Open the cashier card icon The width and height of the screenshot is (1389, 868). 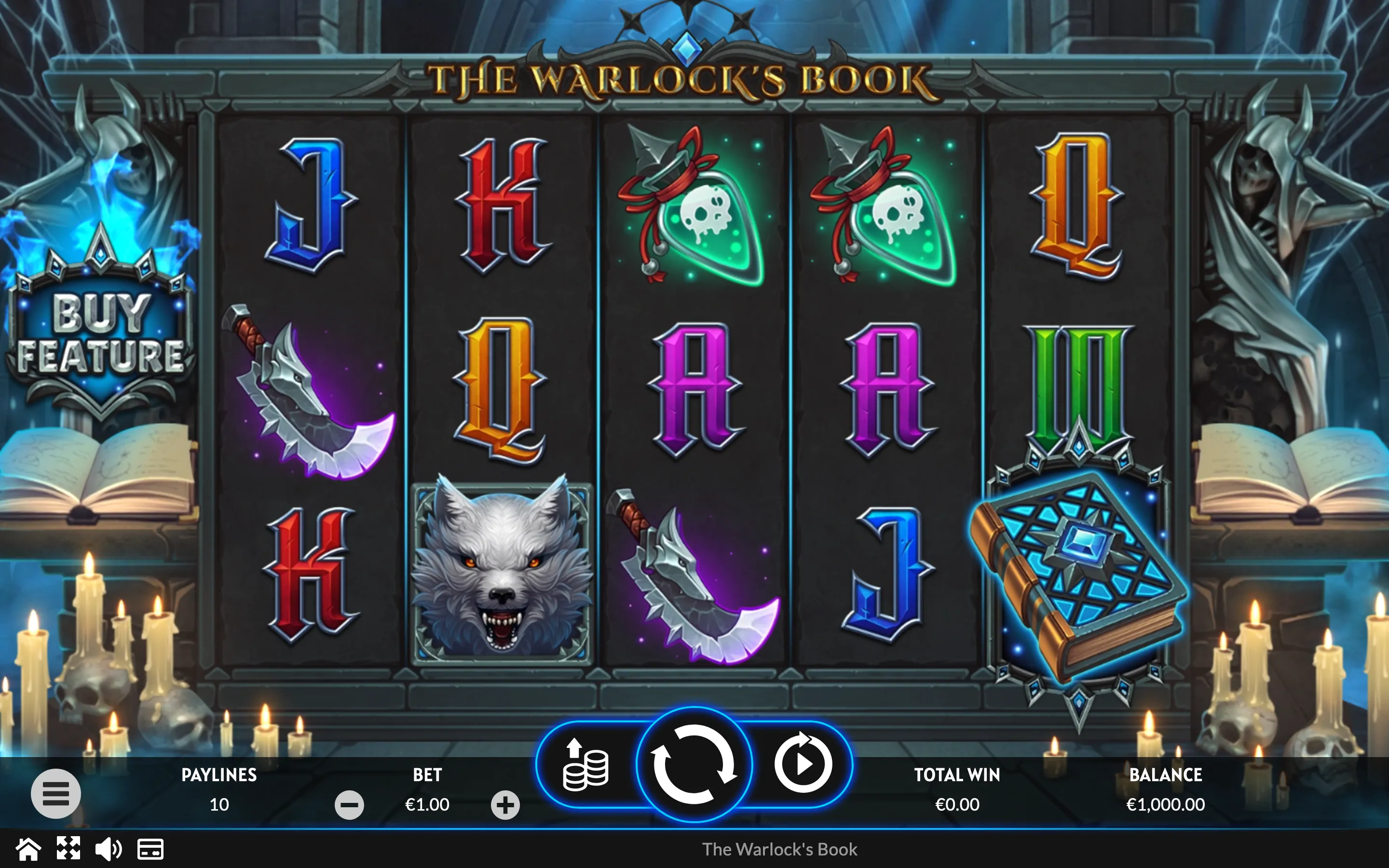[150, 849]
